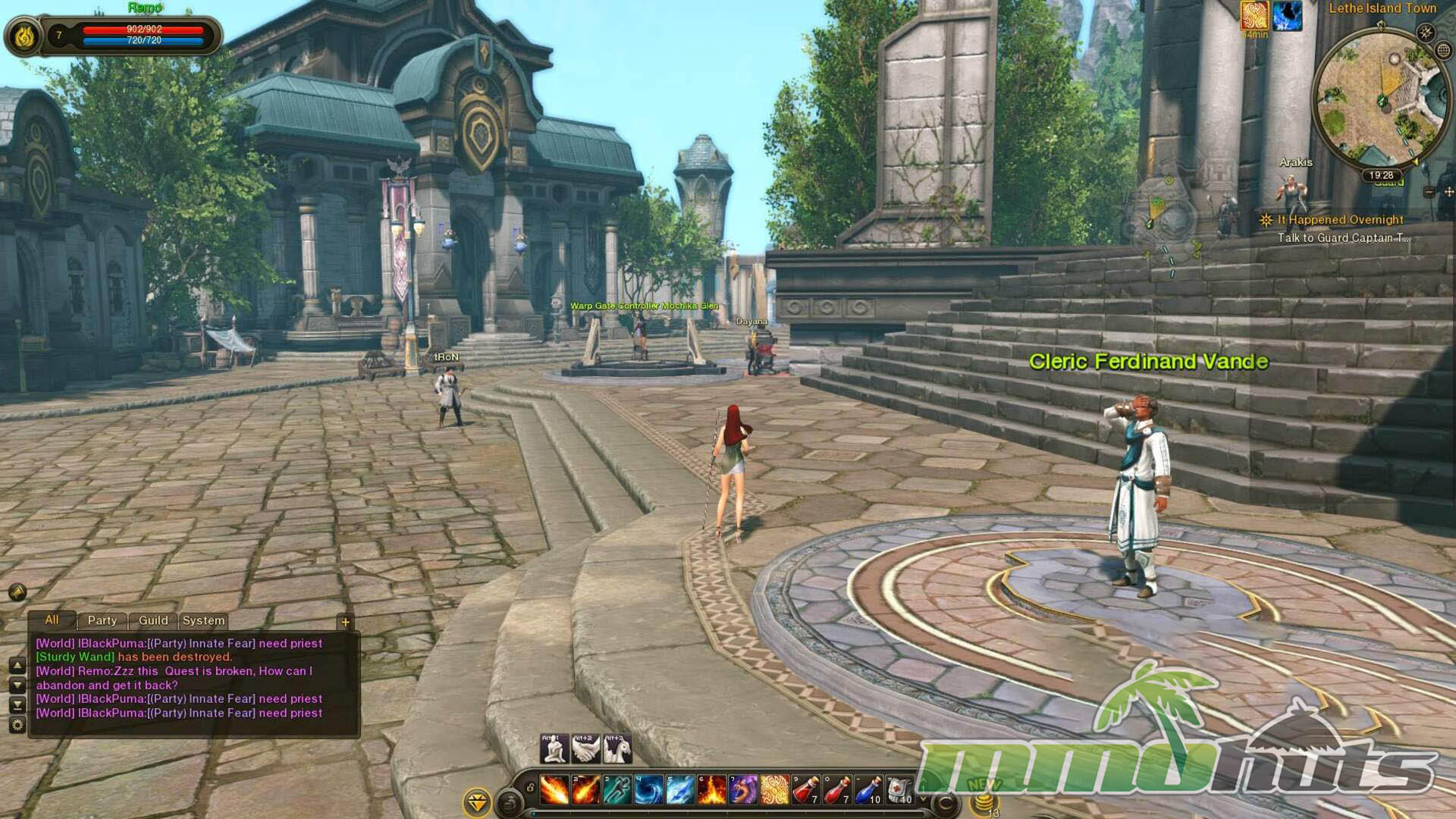
Task: Select the System chat tab
Action: tap(203, 620)
